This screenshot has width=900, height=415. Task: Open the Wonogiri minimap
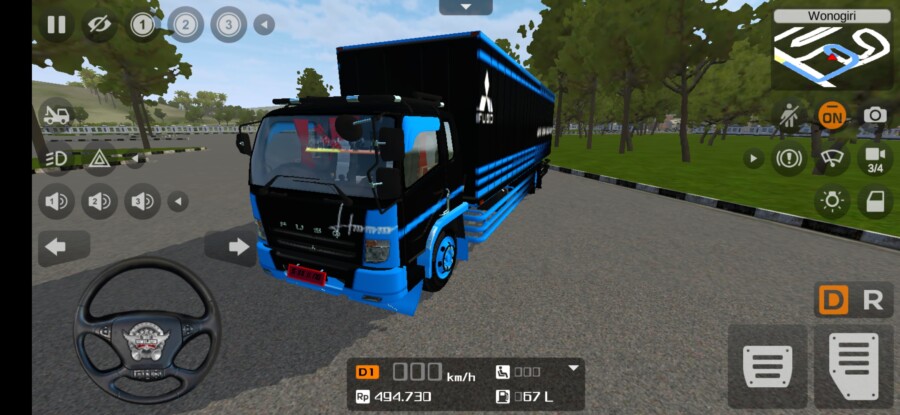click(832, 50)
